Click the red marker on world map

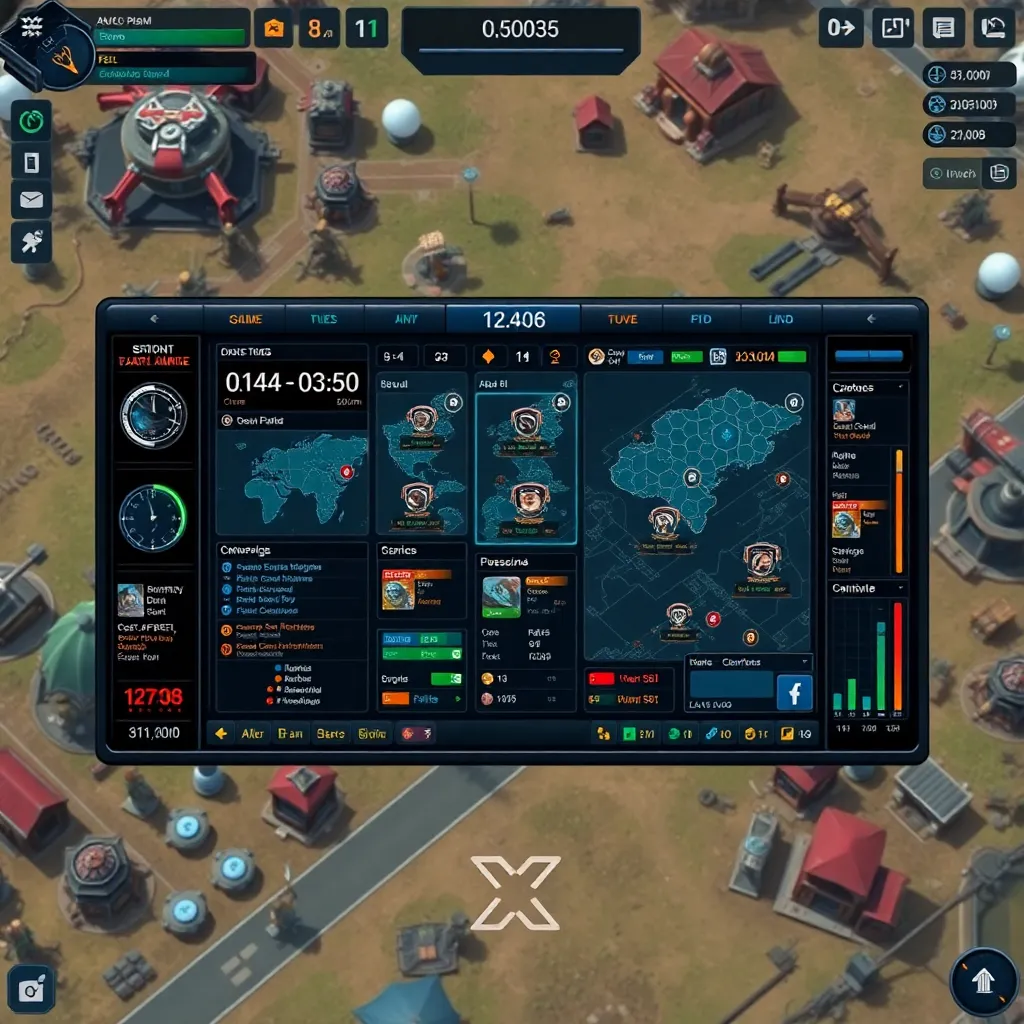click(x=347, y=472)
